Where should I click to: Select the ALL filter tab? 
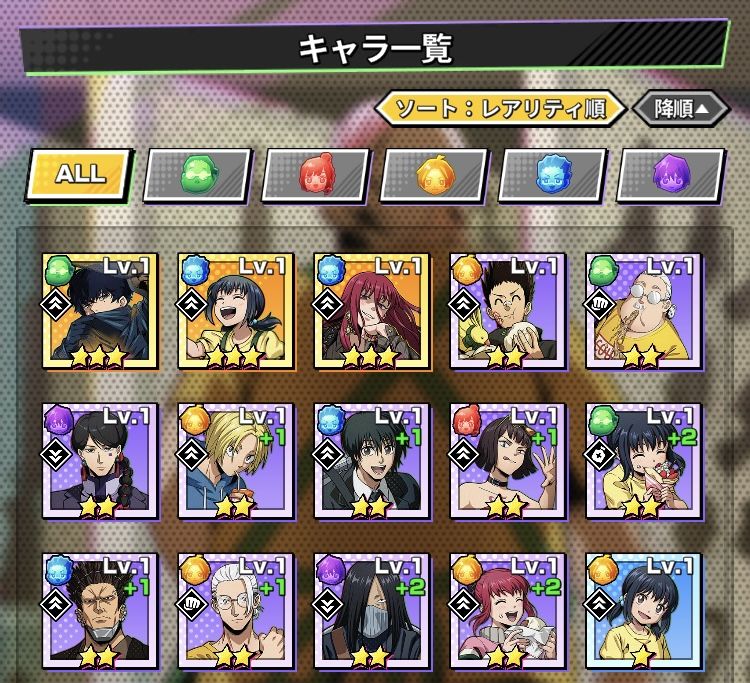(80, 173)
